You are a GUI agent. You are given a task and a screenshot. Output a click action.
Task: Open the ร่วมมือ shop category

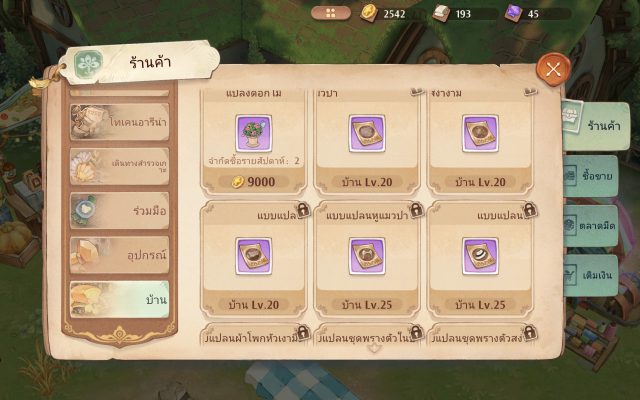[x=119, y=210]
